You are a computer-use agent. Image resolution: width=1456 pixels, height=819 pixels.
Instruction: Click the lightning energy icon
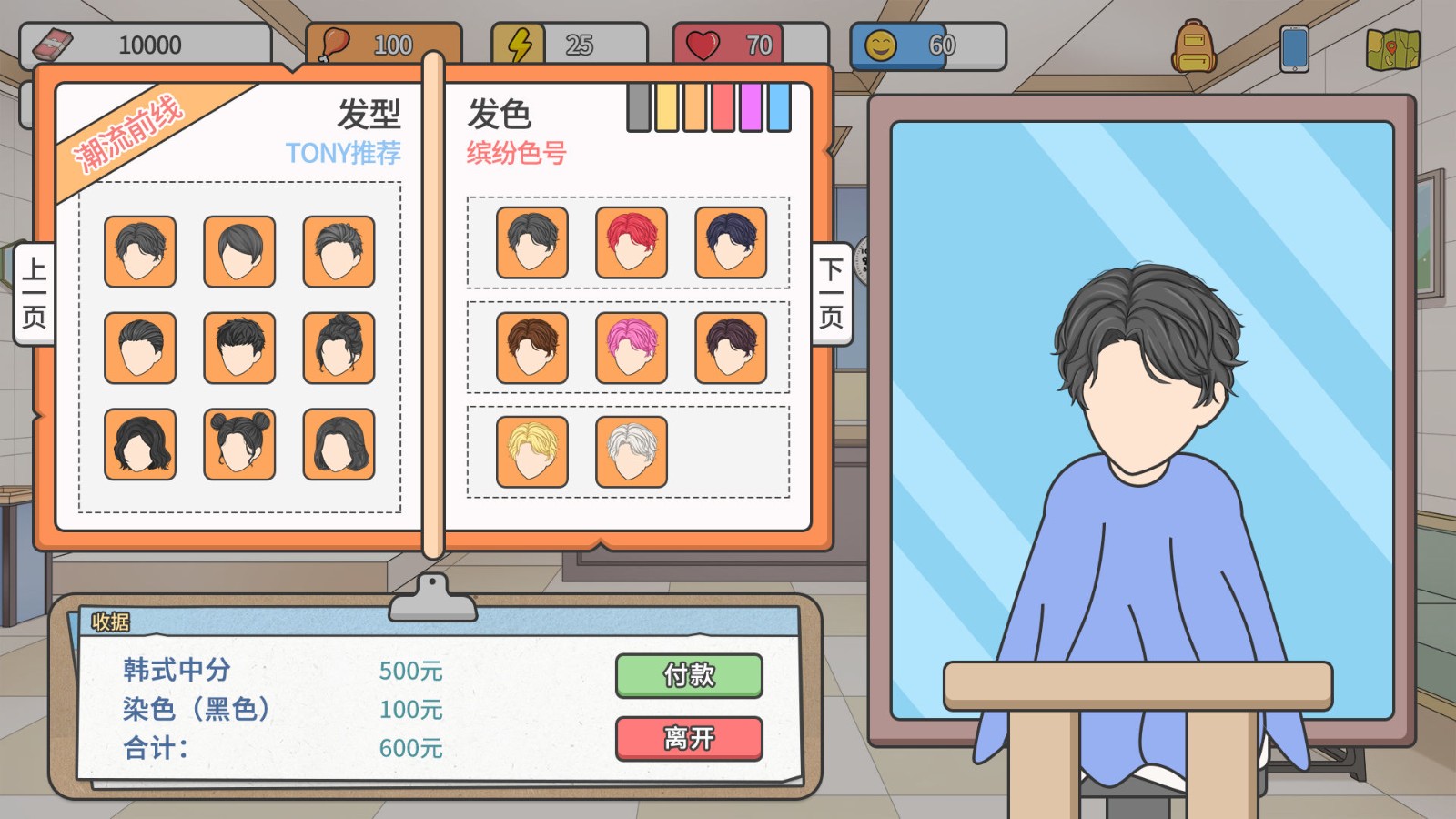(517, 41)
